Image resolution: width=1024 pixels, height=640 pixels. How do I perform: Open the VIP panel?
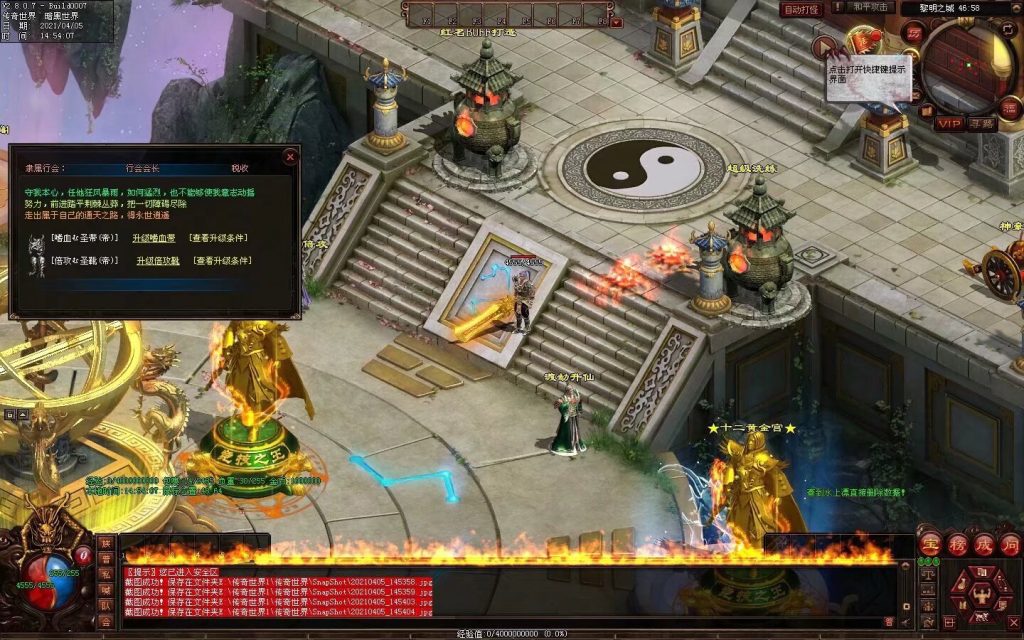(949, 124)
